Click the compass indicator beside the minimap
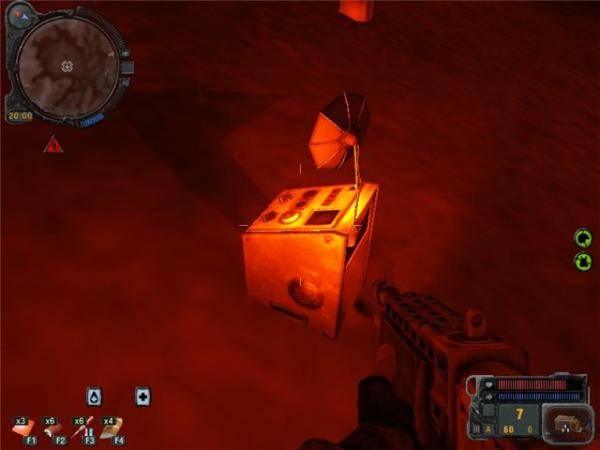600x450 pixels. click(21, 14)
